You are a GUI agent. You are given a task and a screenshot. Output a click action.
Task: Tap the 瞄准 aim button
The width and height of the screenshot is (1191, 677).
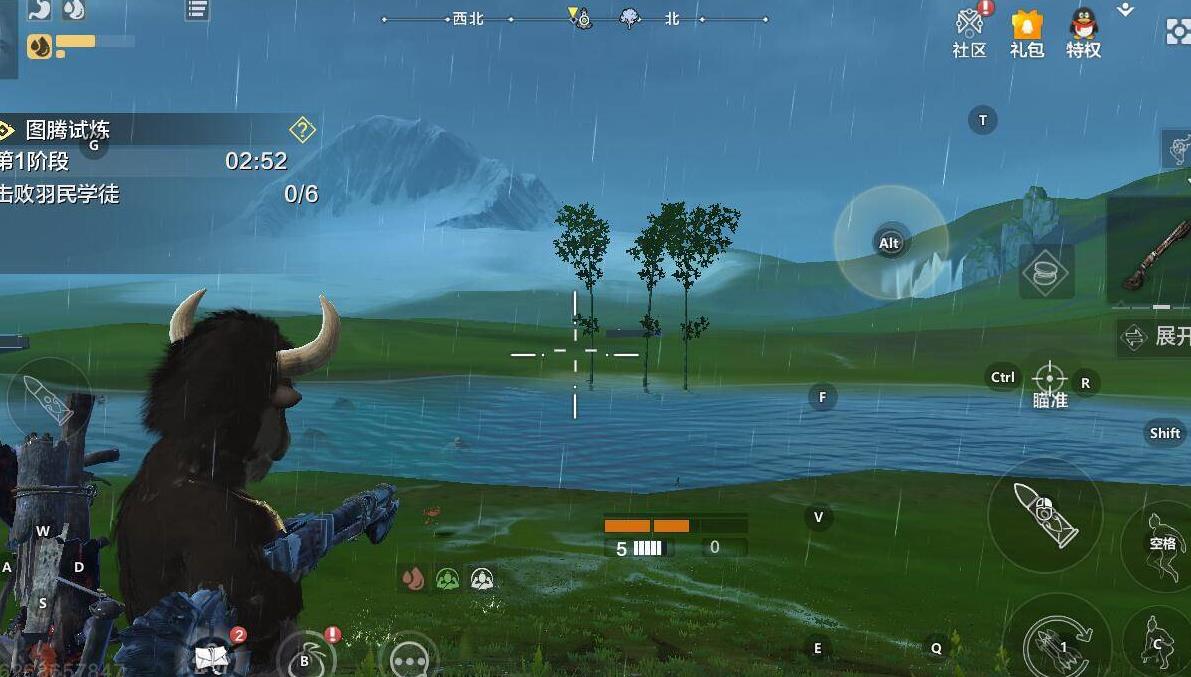(x=1049, y=382)
